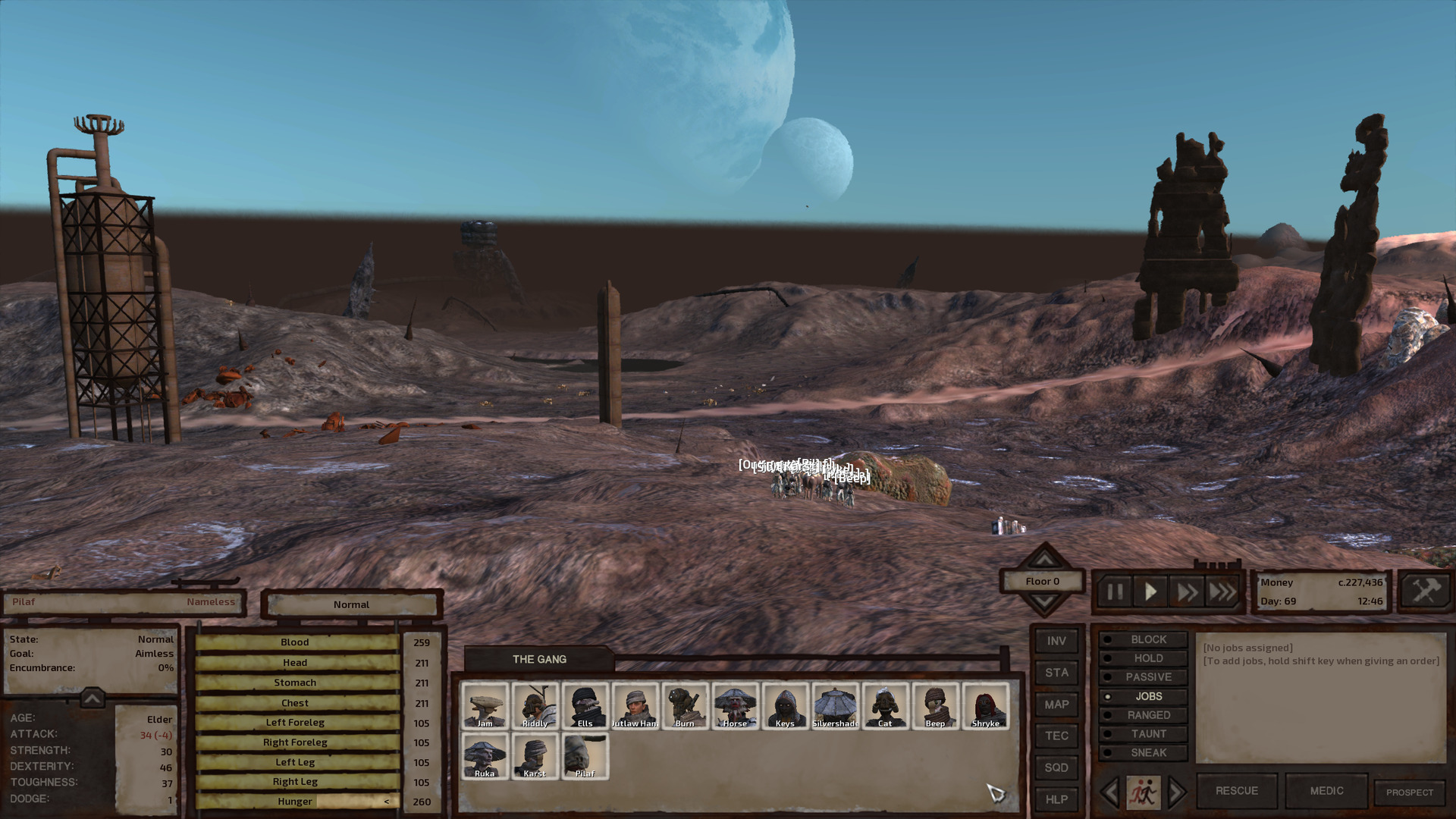The image size is (1456, 819).
Task: Open the character inventory with INV
Action: (1056, 642)
